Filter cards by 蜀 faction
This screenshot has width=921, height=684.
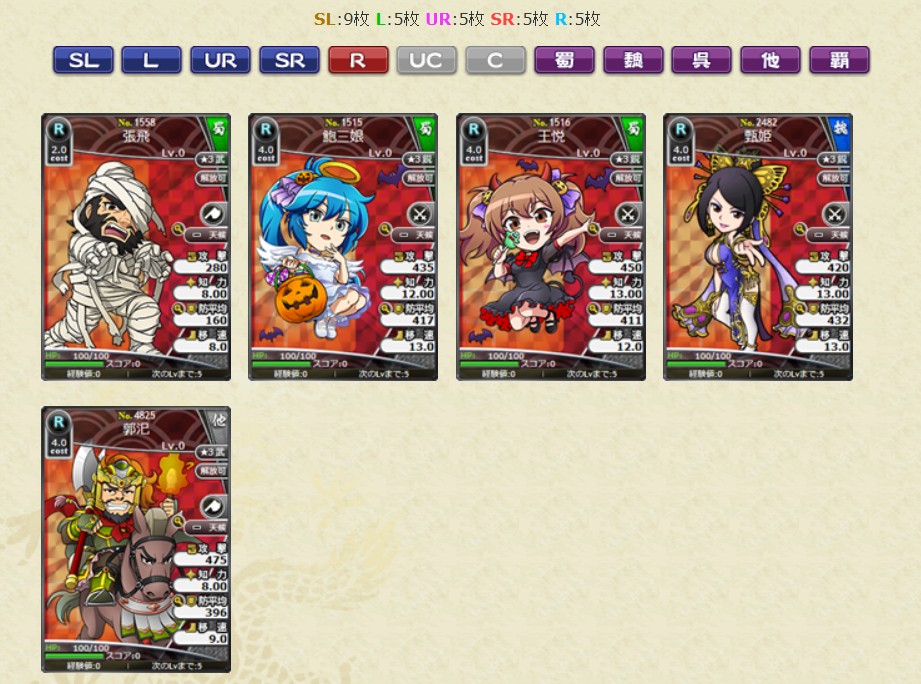point(564,60)
